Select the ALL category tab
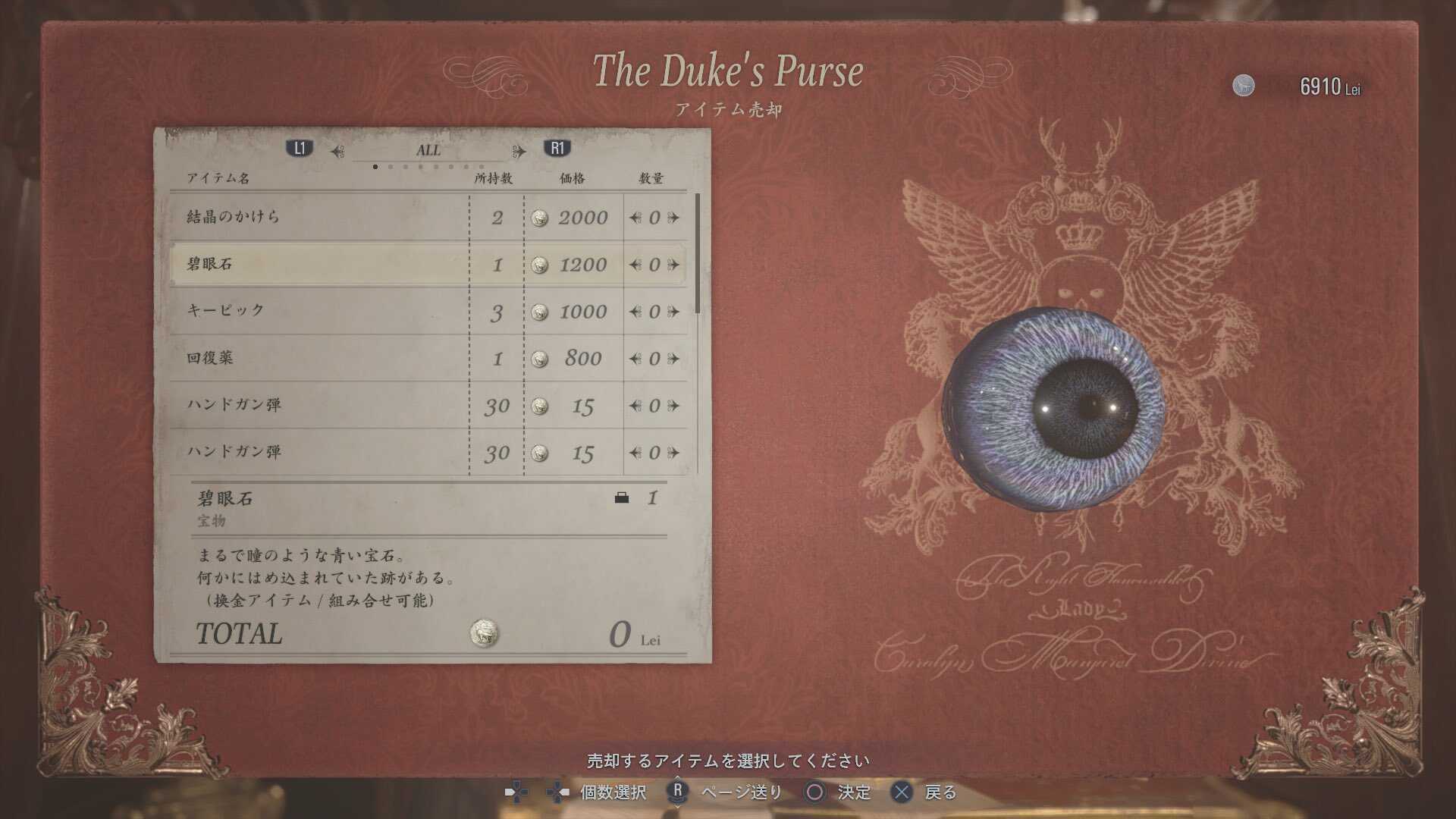Viewport: 1456px width, 819px height. [428, 149]
